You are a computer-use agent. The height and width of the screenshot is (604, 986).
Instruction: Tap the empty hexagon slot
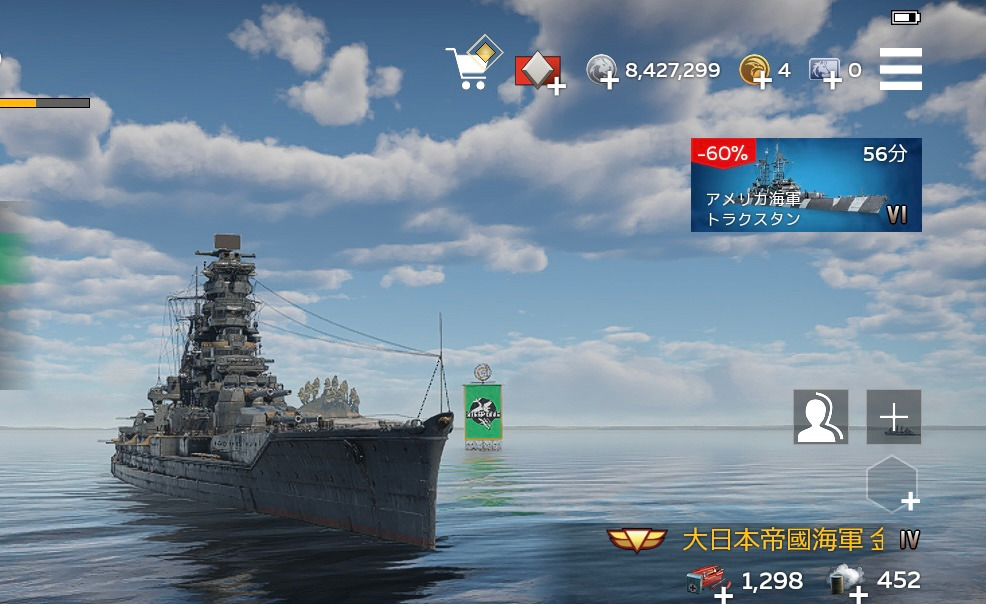[x=891, y=484]
